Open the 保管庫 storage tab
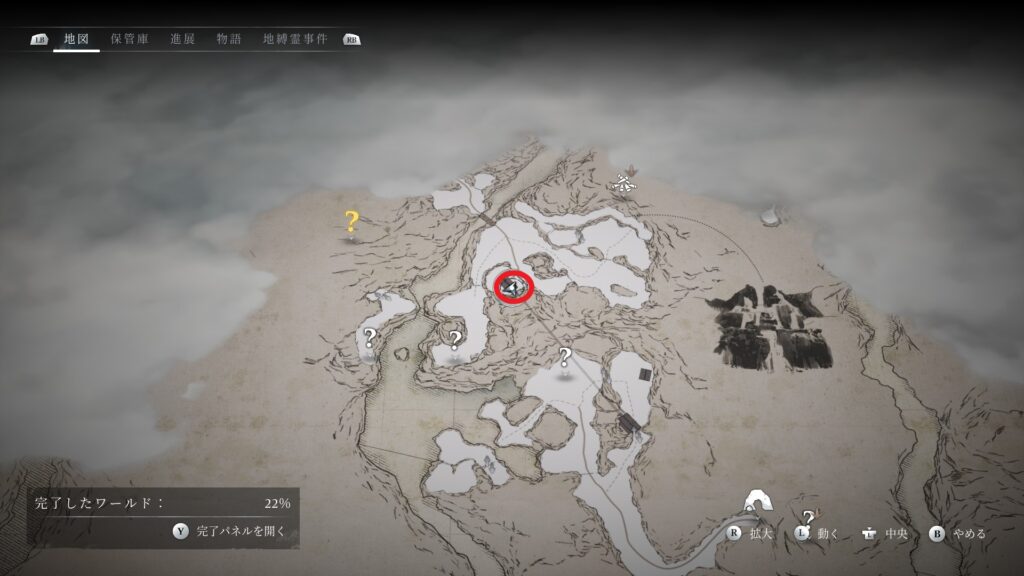Image resolution: width=1024 pixels, height=576 pixels. (130, 40)
